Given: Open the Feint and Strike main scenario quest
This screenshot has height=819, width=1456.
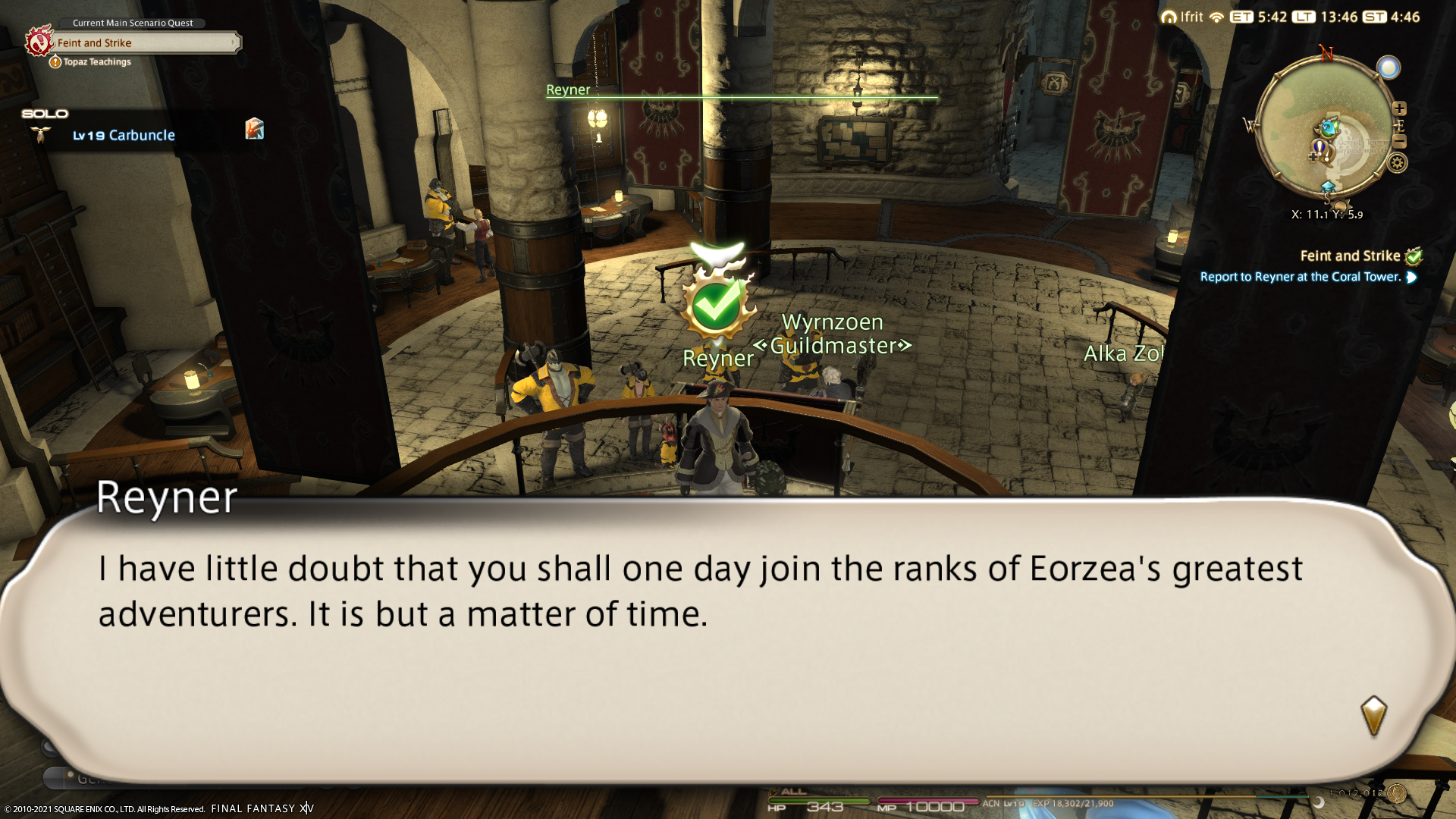Looking at the screenshot, I should (144, 43).
